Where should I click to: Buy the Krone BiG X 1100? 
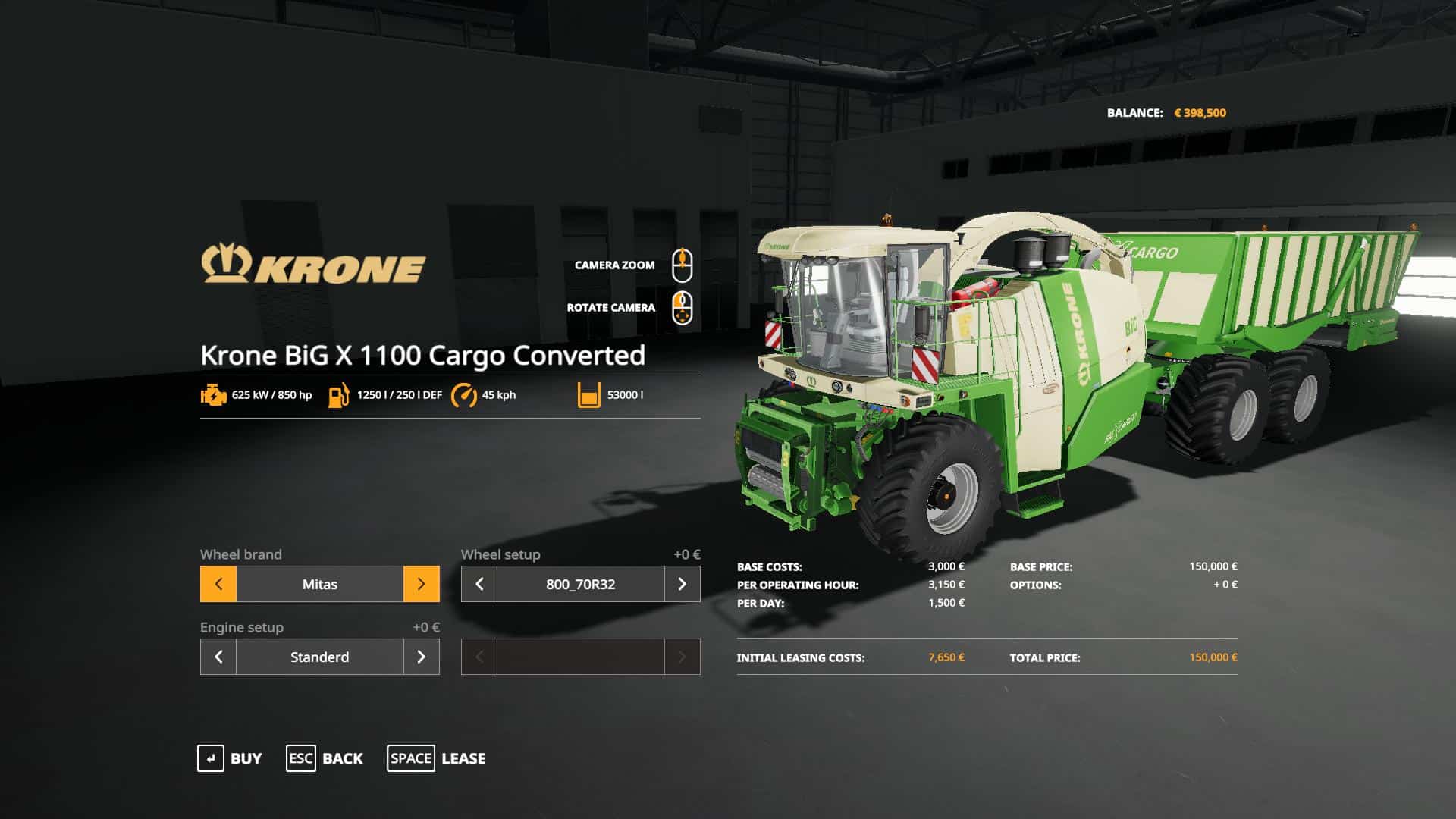tap(230, 758)
